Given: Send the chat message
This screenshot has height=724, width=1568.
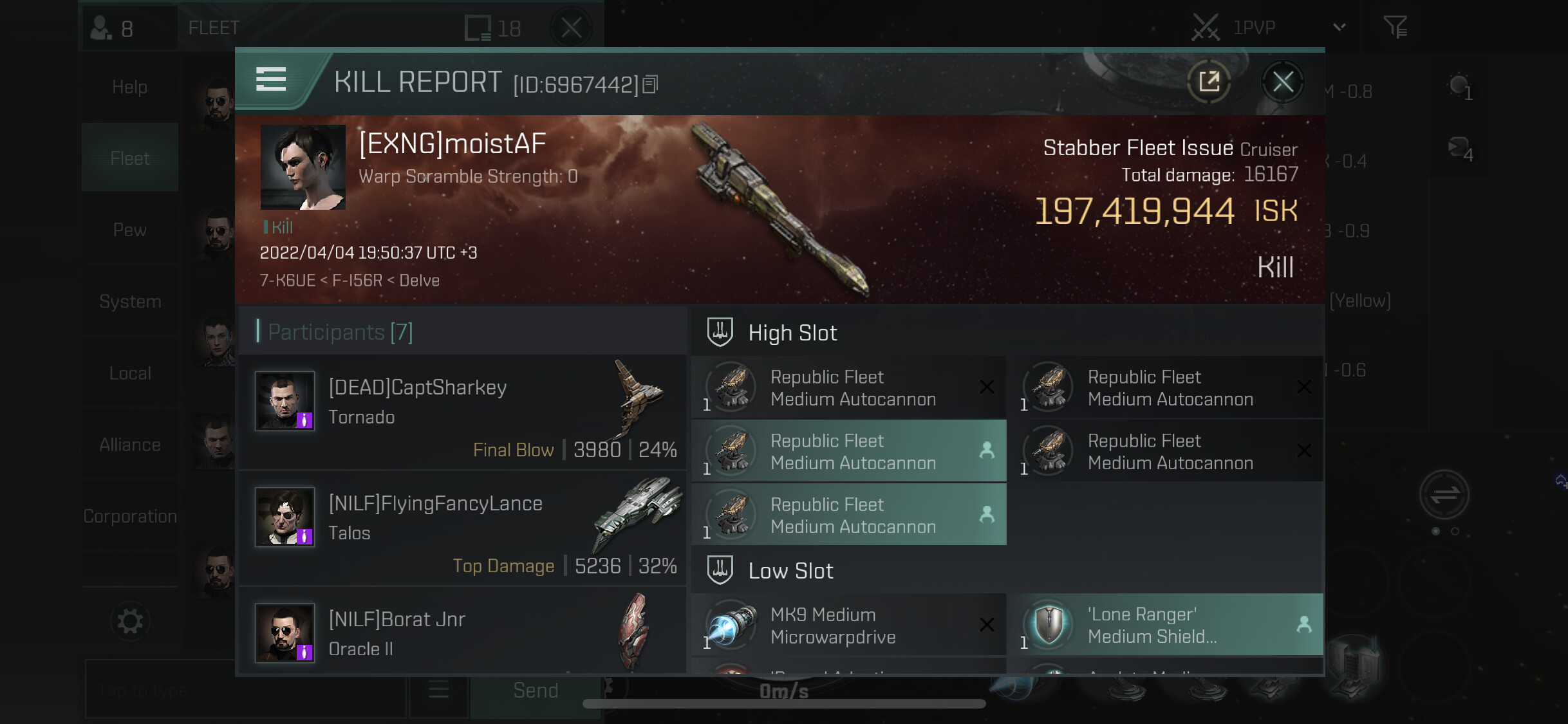Looking at the screenshot, I should [535, 691].
